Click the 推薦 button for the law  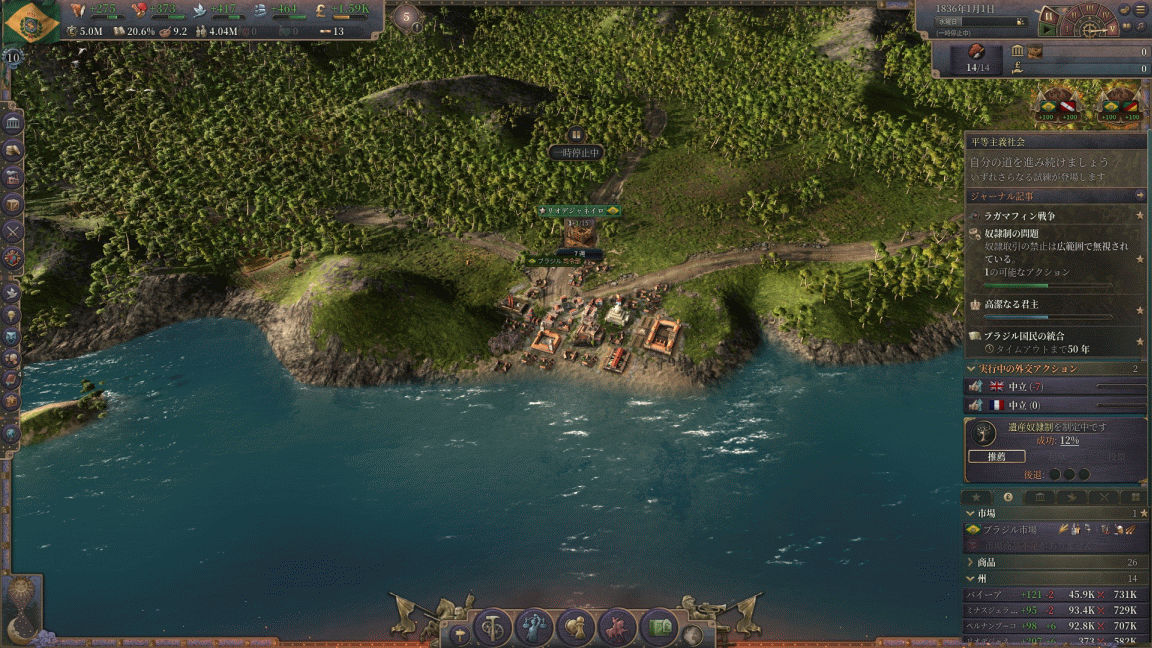click(997, 456)
